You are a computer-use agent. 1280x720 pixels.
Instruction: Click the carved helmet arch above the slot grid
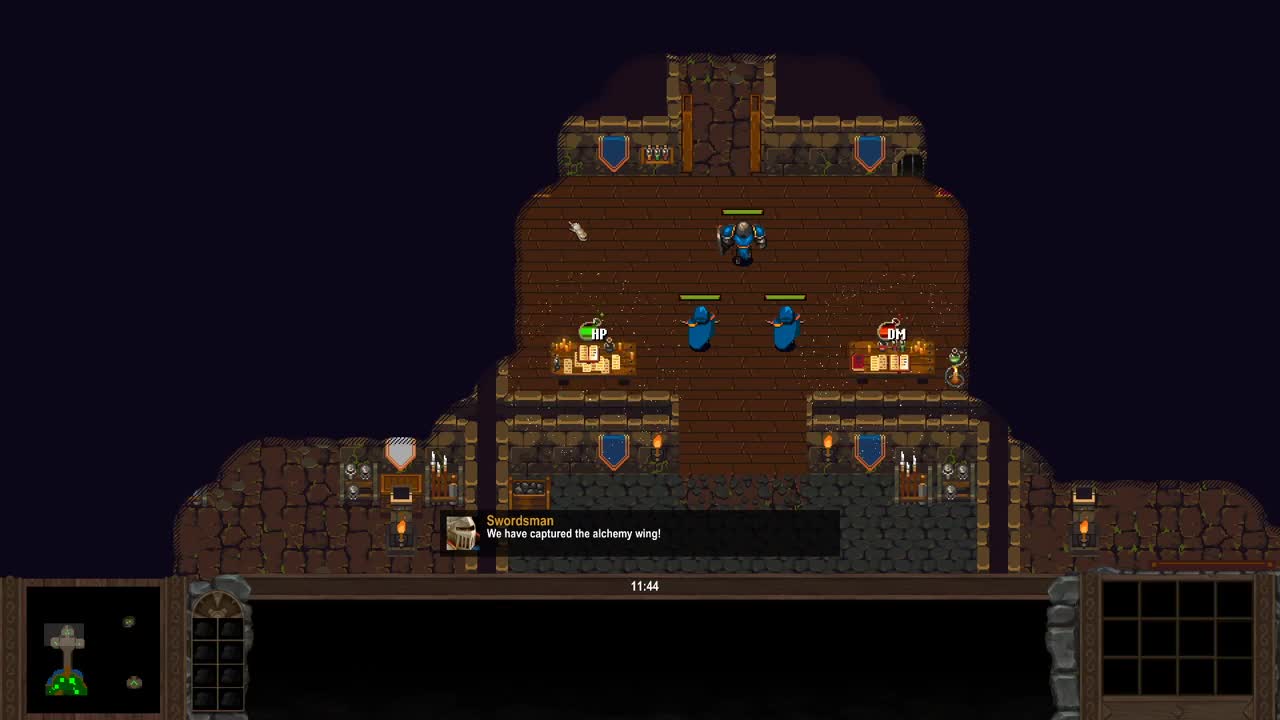[x=215, y=606]
